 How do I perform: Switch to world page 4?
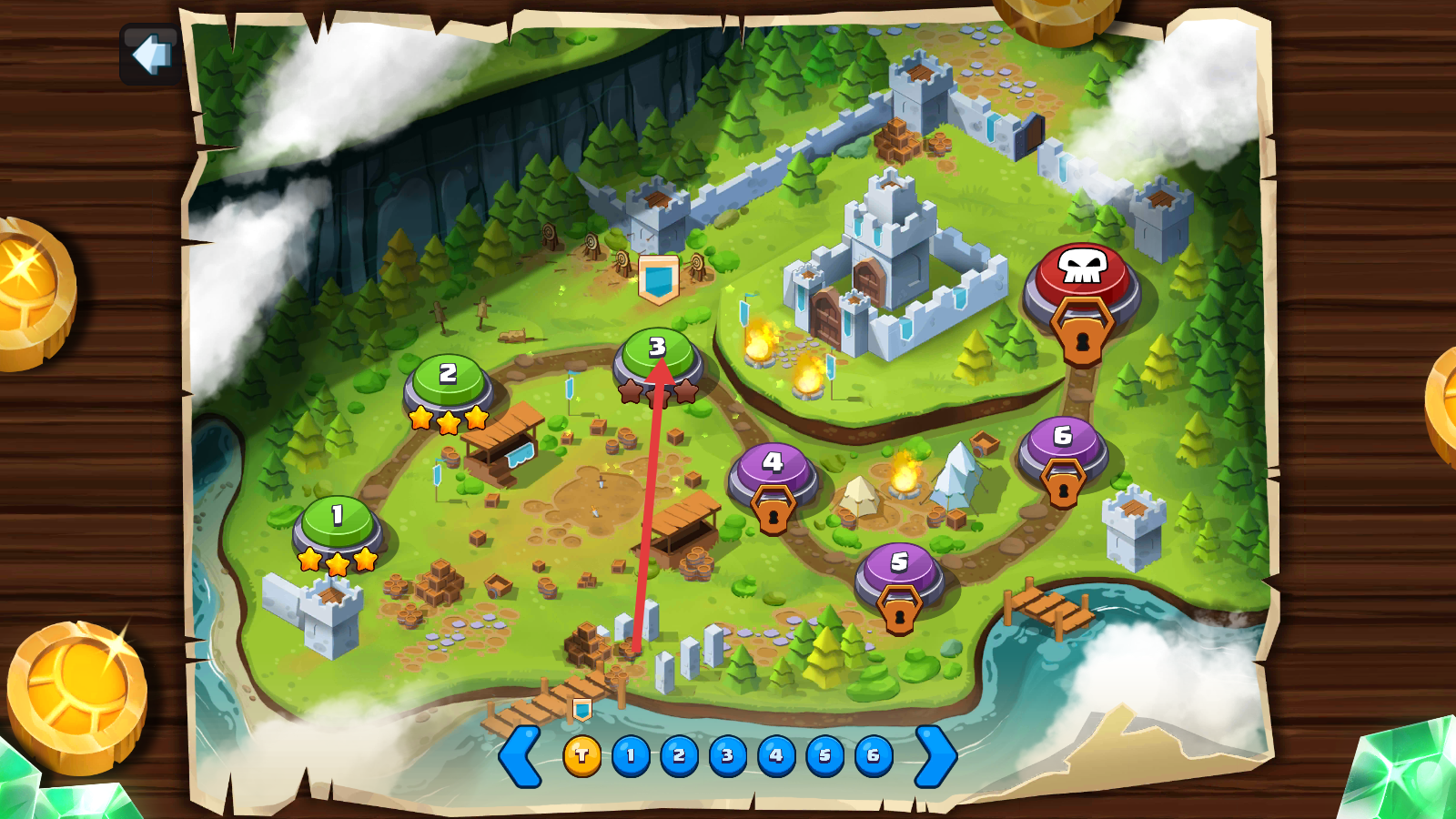coord(776,756)
